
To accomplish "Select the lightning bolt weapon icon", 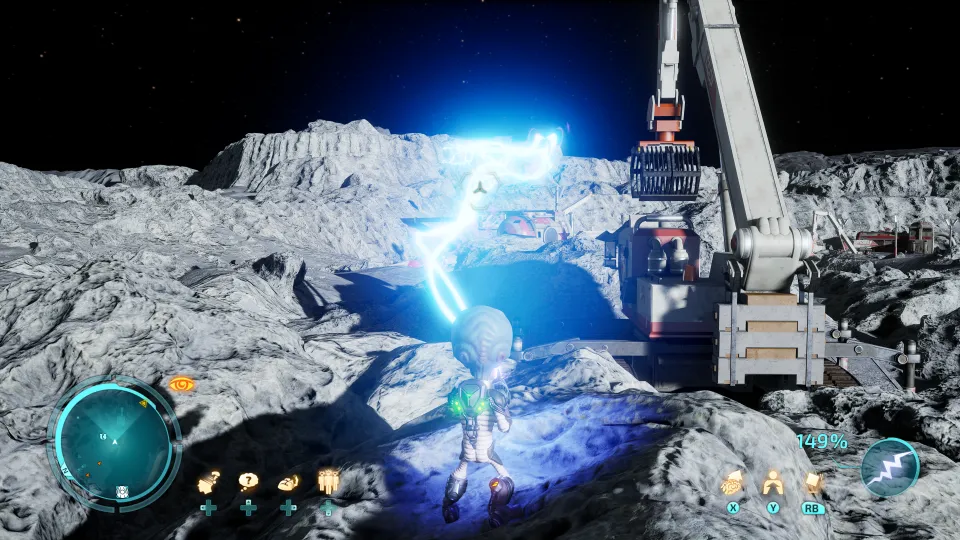I will click(889, 468).
